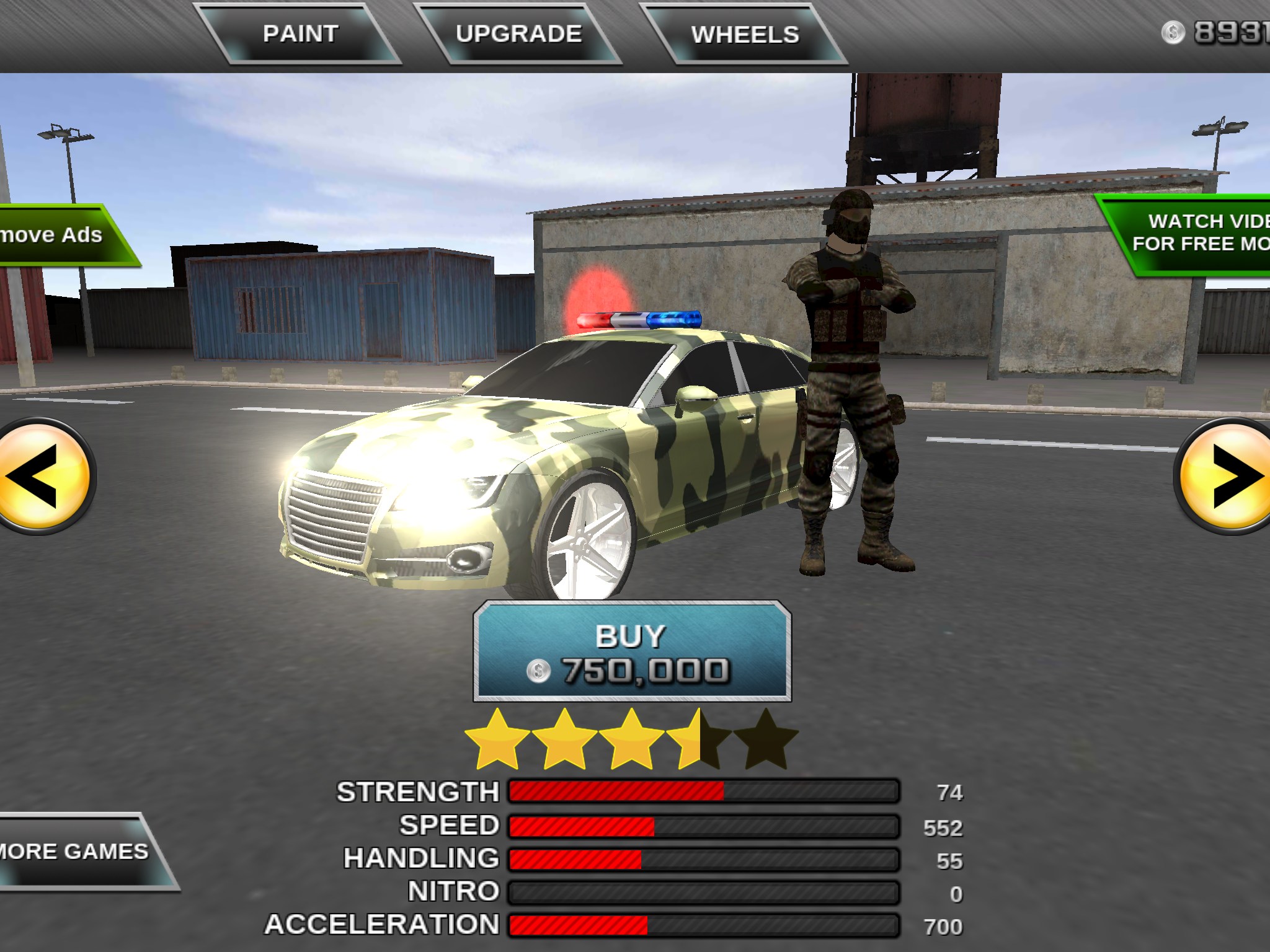Open the Paint customization tab
The height and width of the screenshot is (952, 1270).
coord(300,34)
